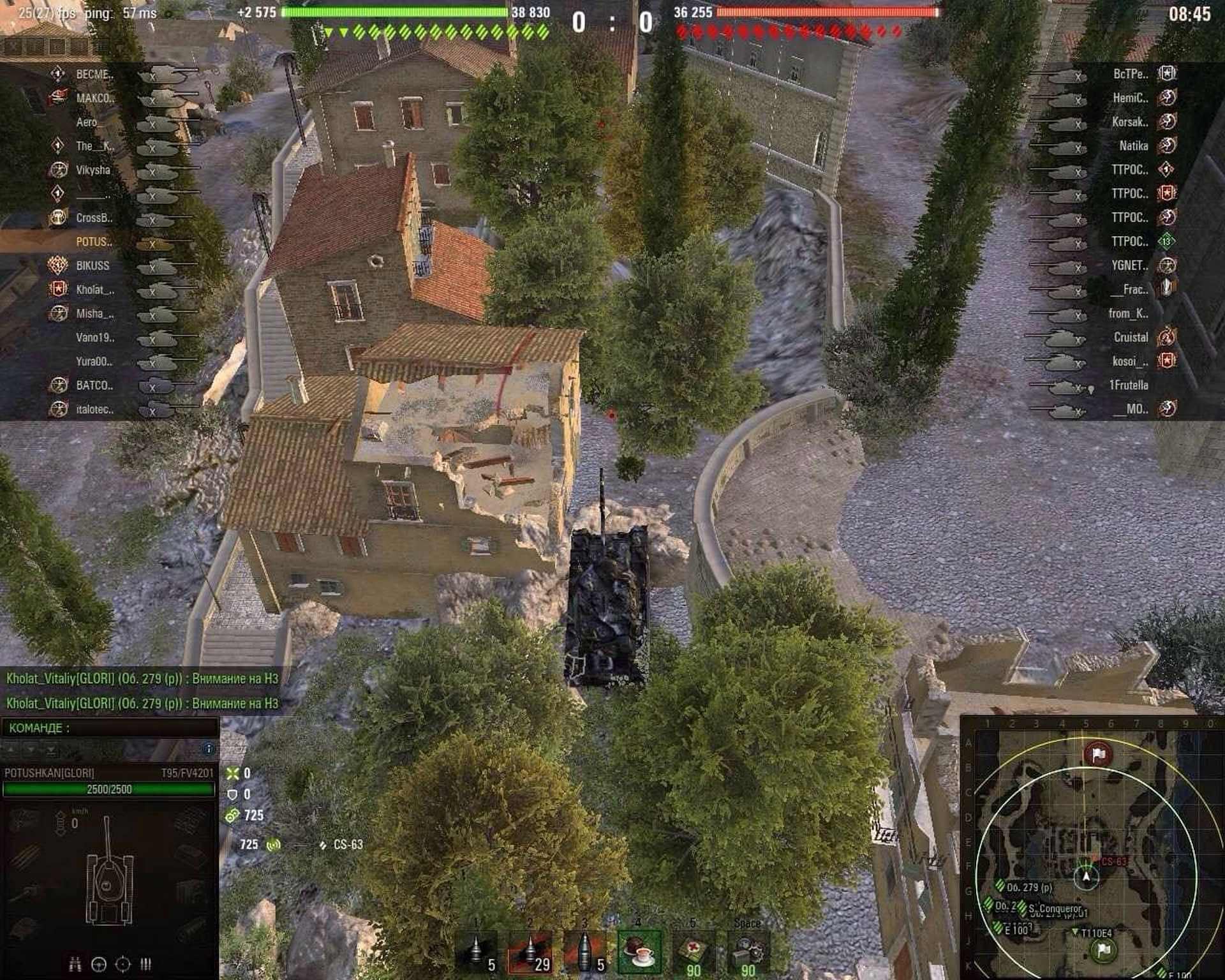
Task: Use the repair kit consumable
Action: [x=748, y=953]
